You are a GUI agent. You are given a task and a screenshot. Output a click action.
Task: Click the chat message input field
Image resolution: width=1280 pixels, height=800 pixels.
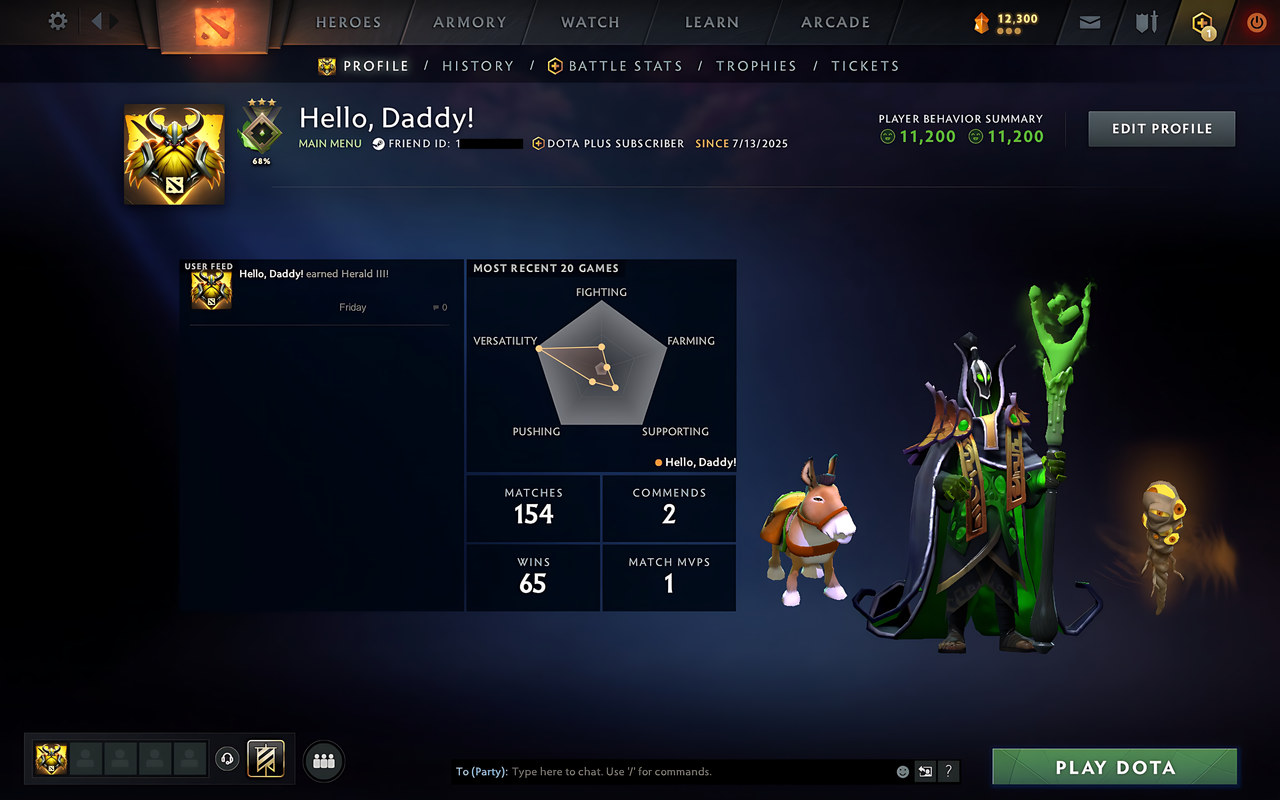pyautogui.click(x=680, y=771)
